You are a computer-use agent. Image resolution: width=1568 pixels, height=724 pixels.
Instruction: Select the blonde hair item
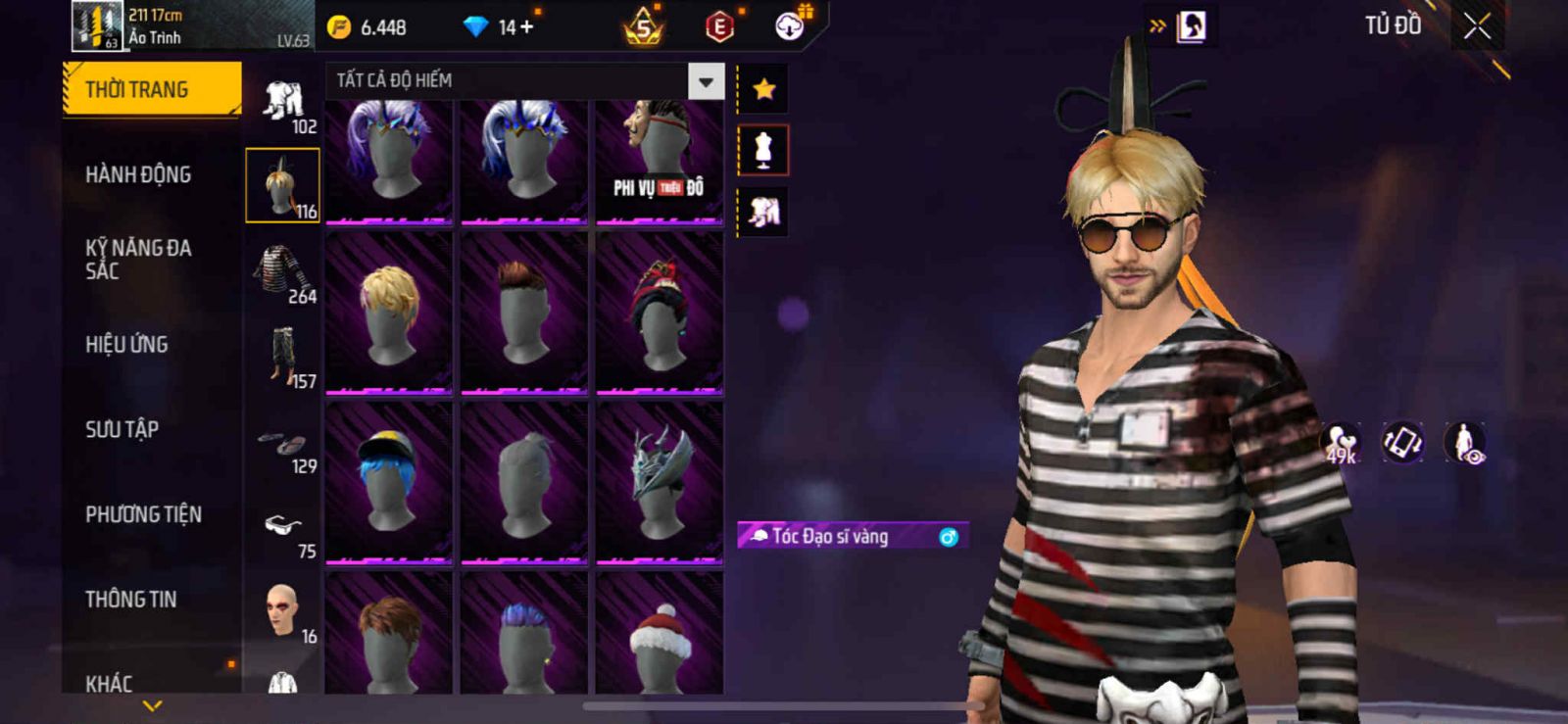[x=389, y=314]
